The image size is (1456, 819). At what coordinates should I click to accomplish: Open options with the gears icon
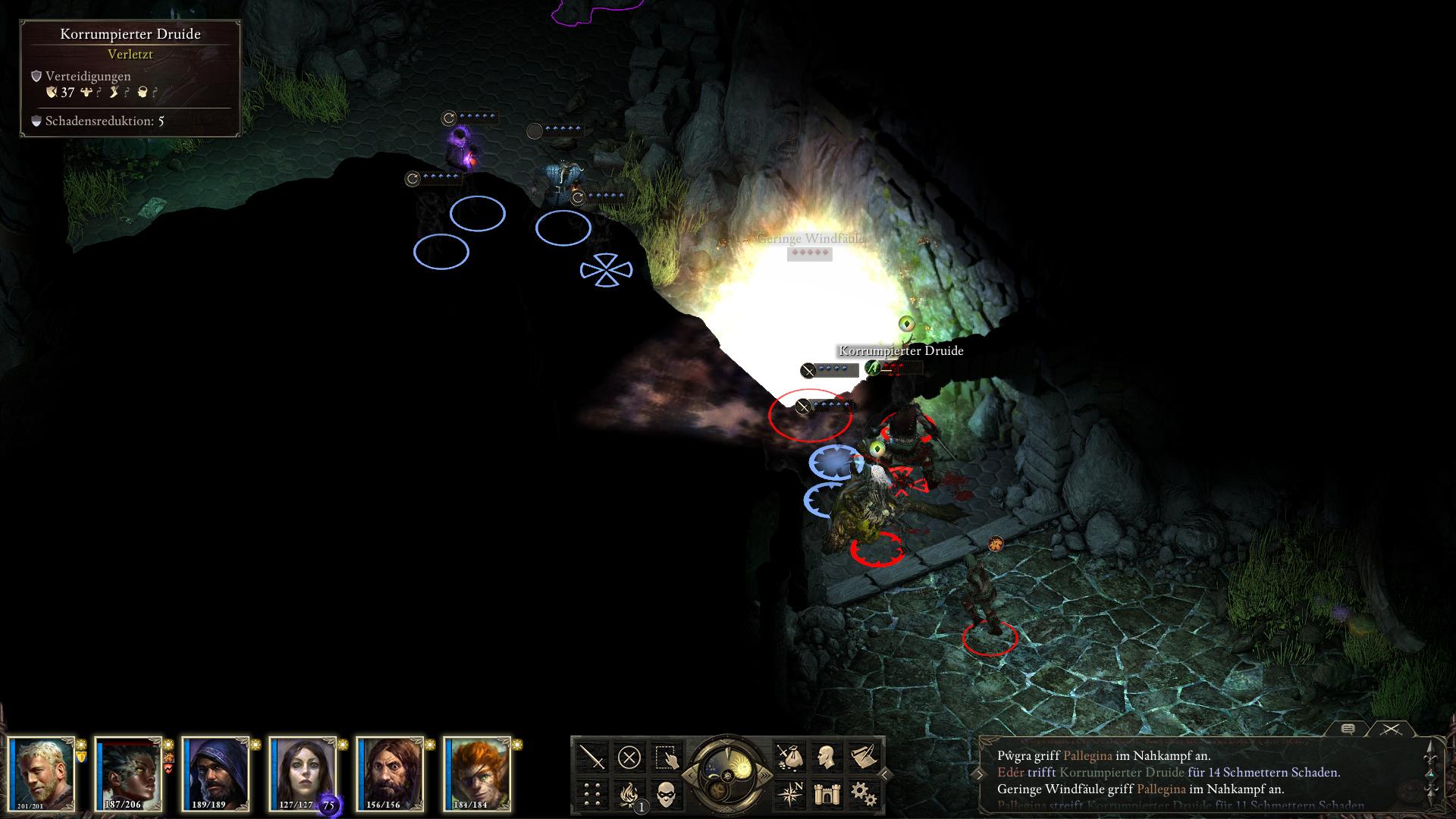tap(863, 794)
